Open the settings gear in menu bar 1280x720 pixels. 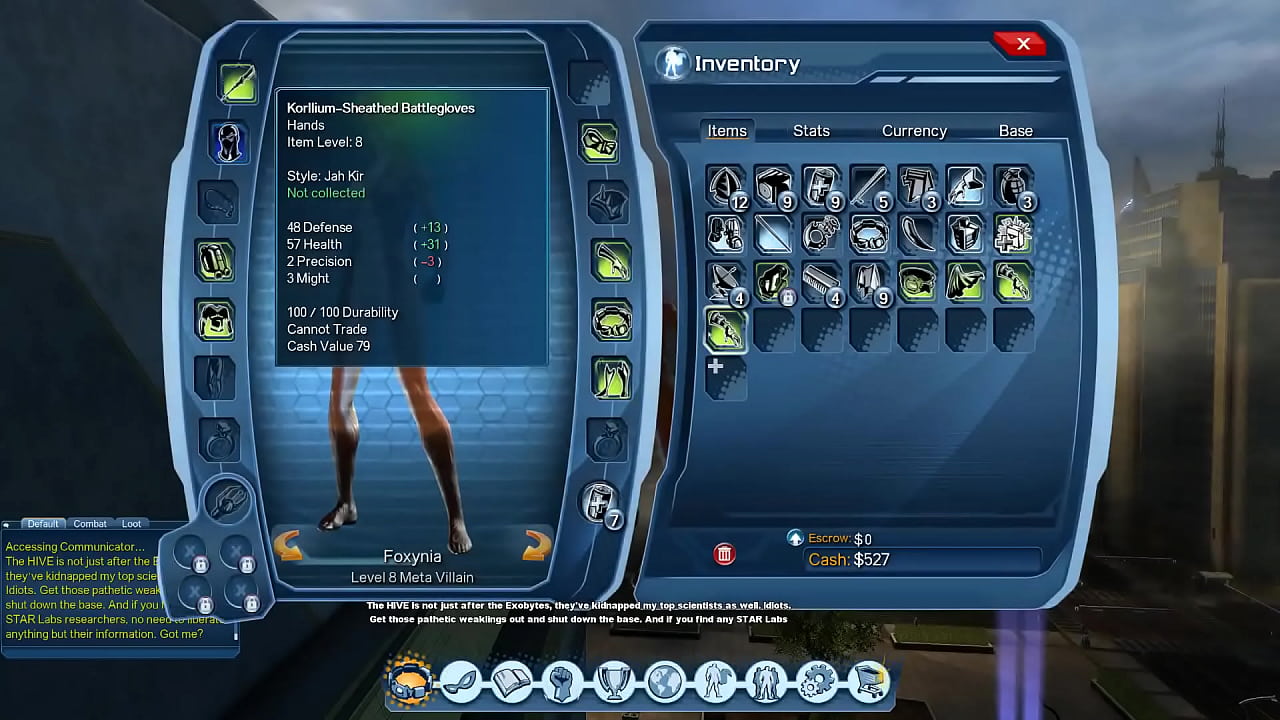pos(818,682)
